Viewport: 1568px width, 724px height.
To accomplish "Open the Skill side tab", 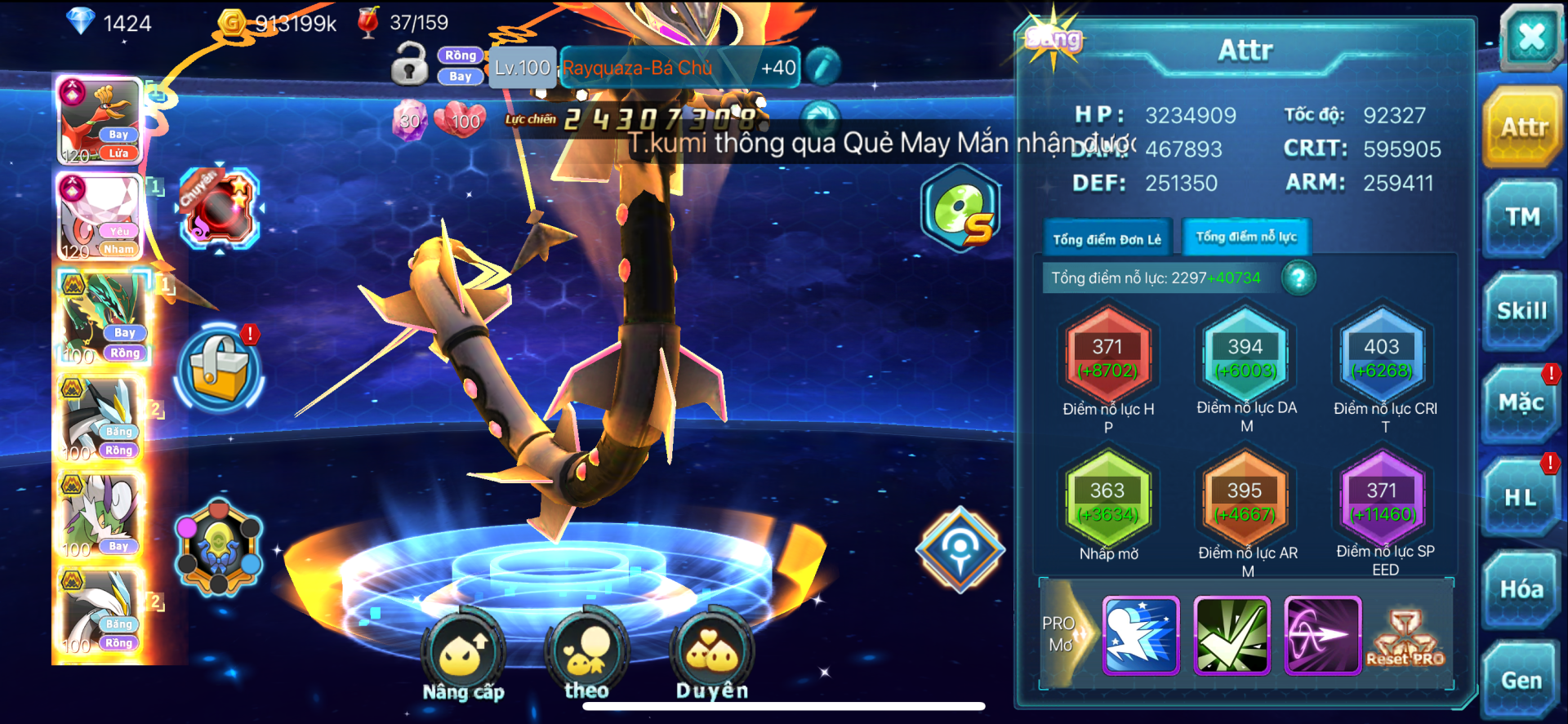I will point(1521,311).
